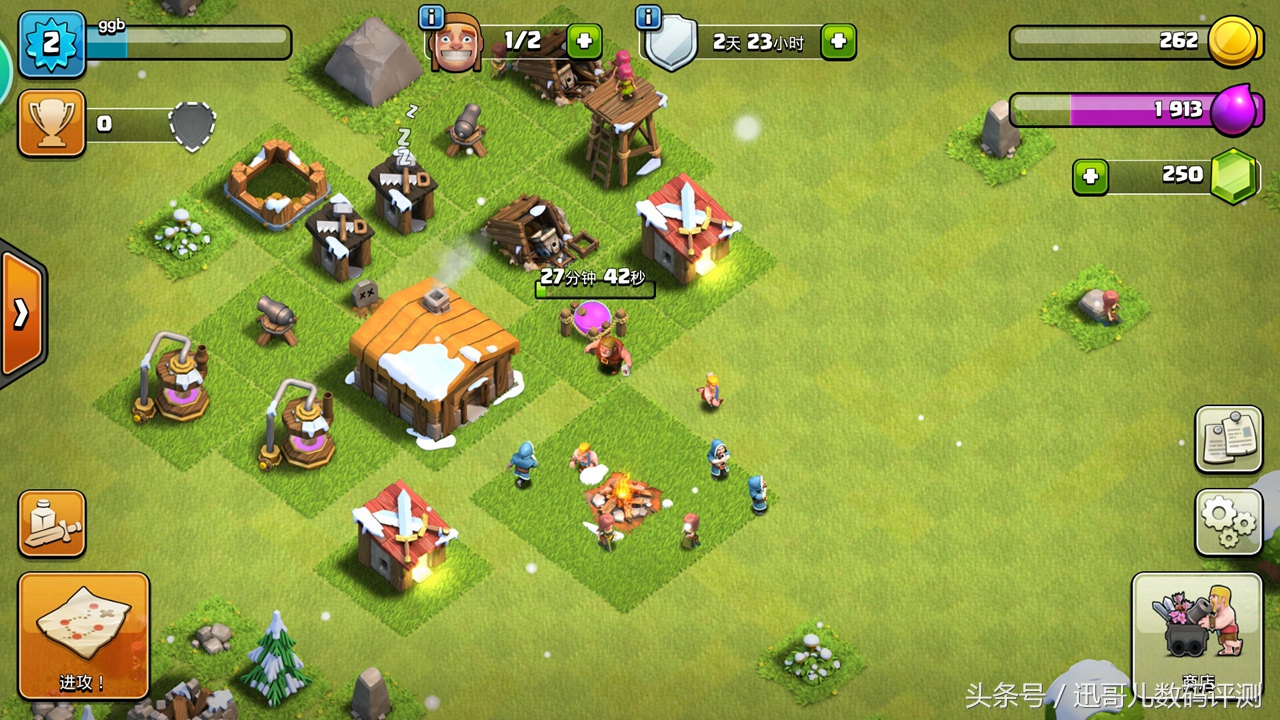
Task: Show shield info icon
Action: point(648,17)
